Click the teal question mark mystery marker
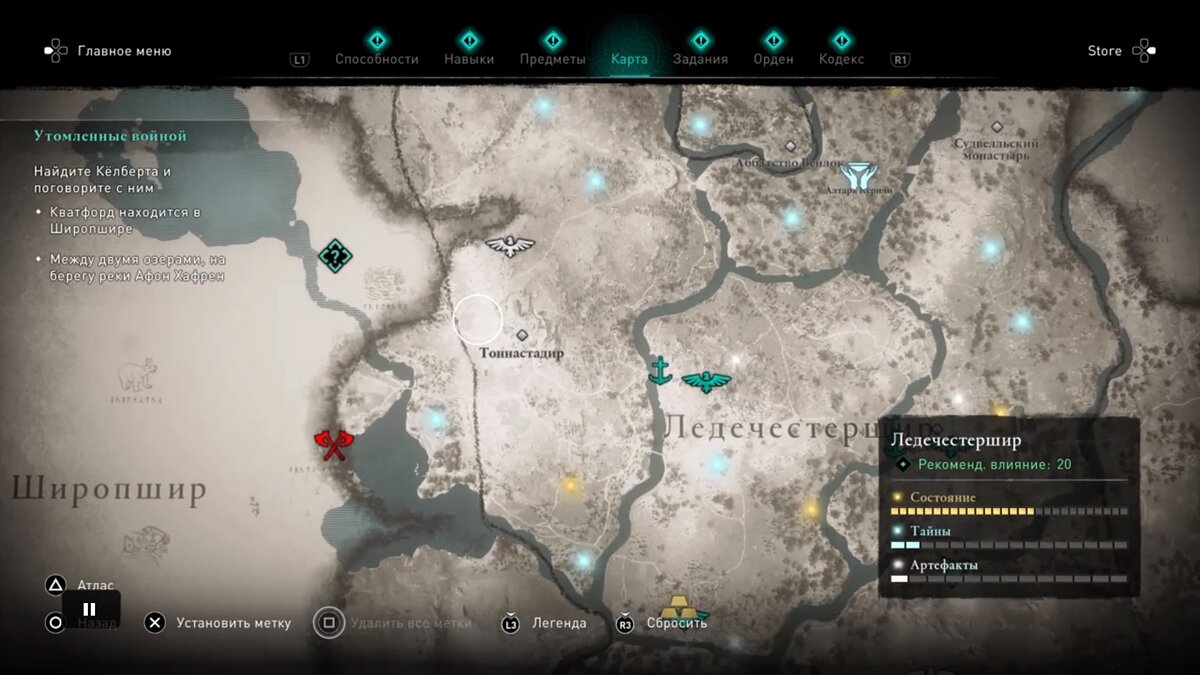 (335, 256)
